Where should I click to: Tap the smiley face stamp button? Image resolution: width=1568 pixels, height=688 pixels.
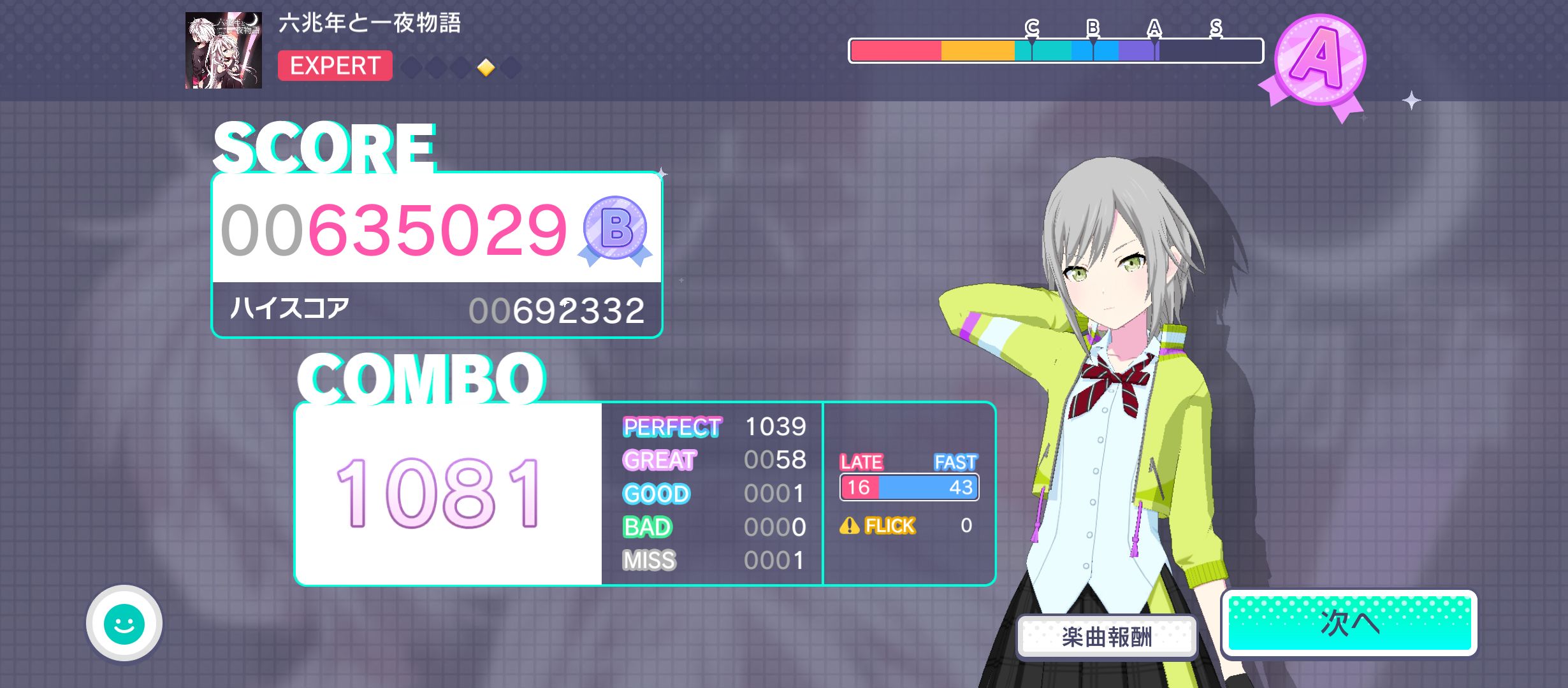(x=124, y=623)
